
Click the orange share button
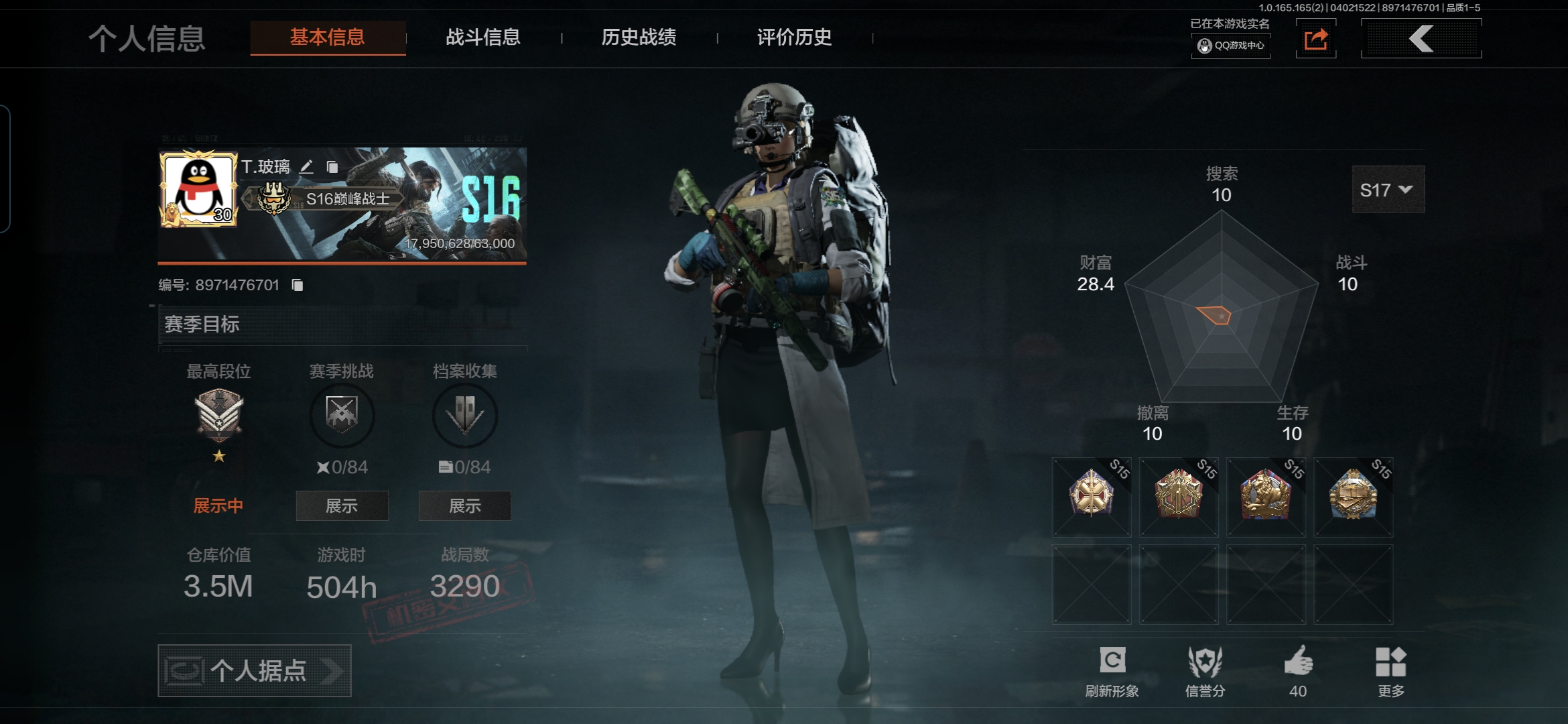click(1315, 40)
